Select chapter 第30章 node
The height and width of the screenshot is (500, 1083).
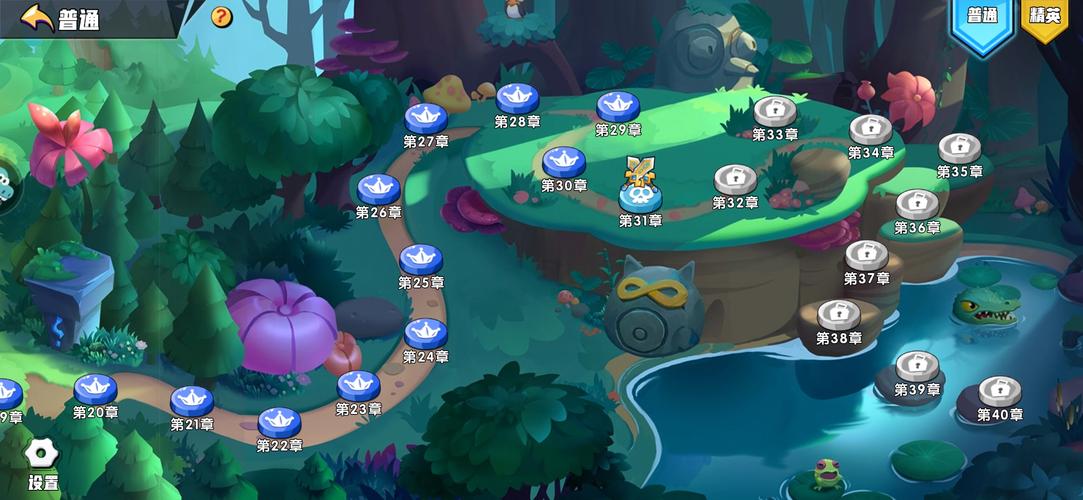(564, 160)
